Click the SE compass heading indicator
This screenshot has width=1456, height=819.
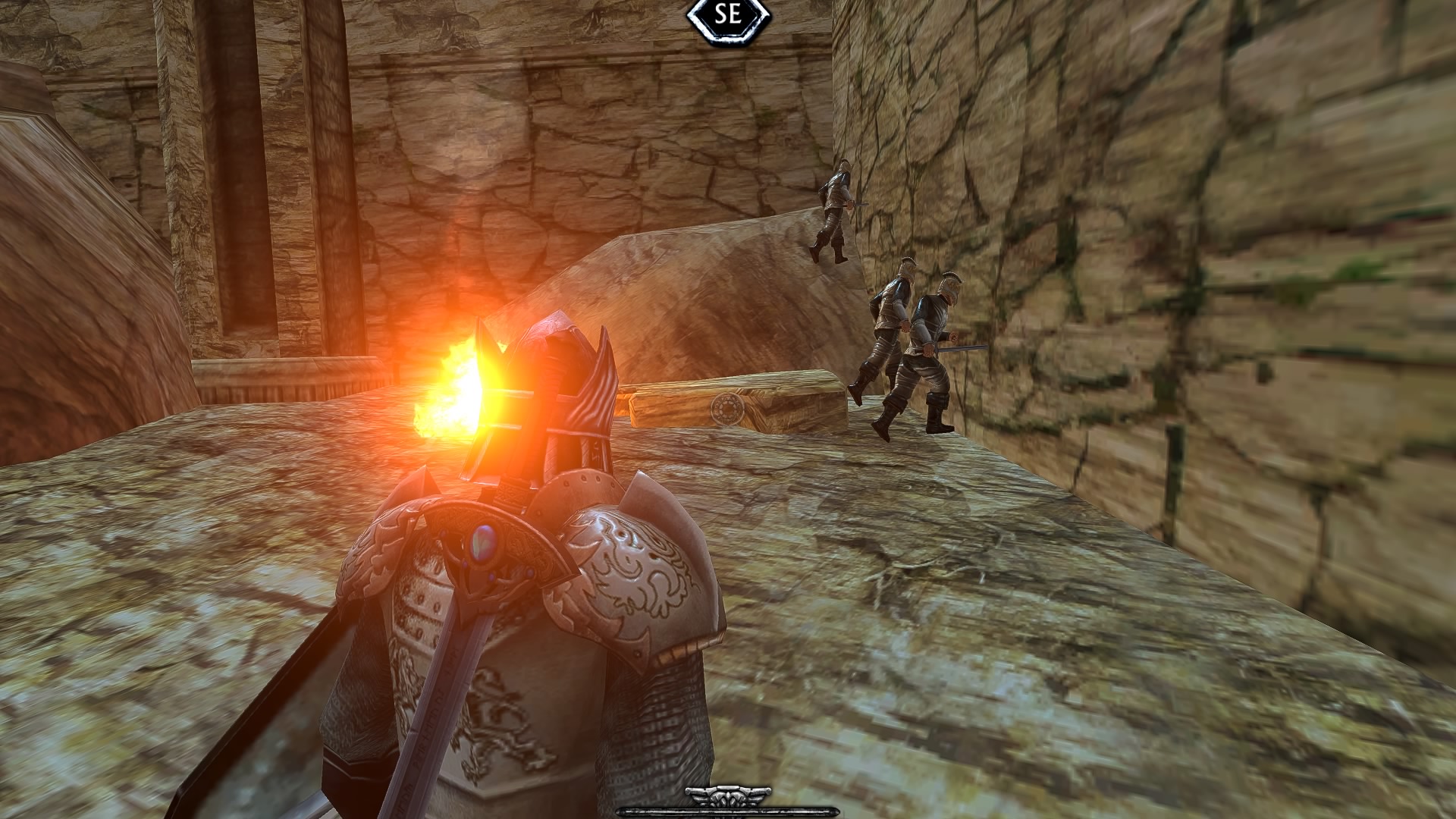point(727,17)
